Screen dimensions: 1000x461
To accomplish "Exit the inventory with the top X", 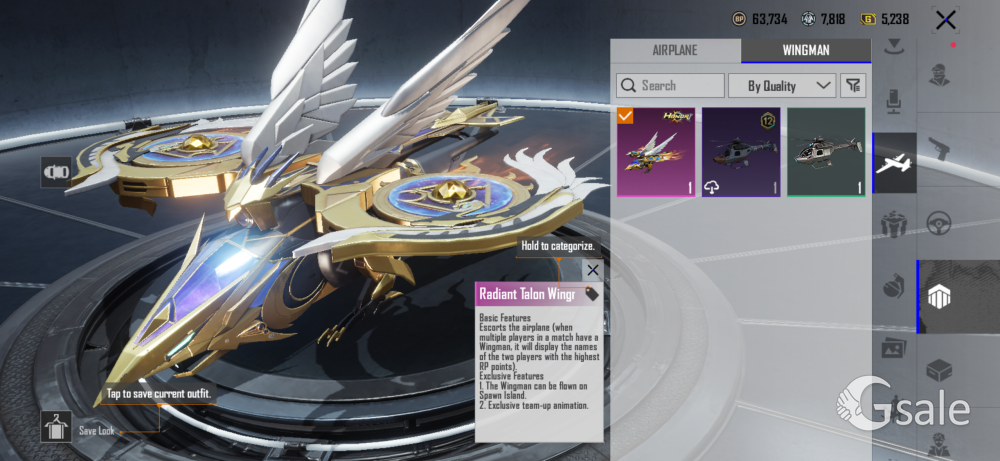I will coord(944,19).
